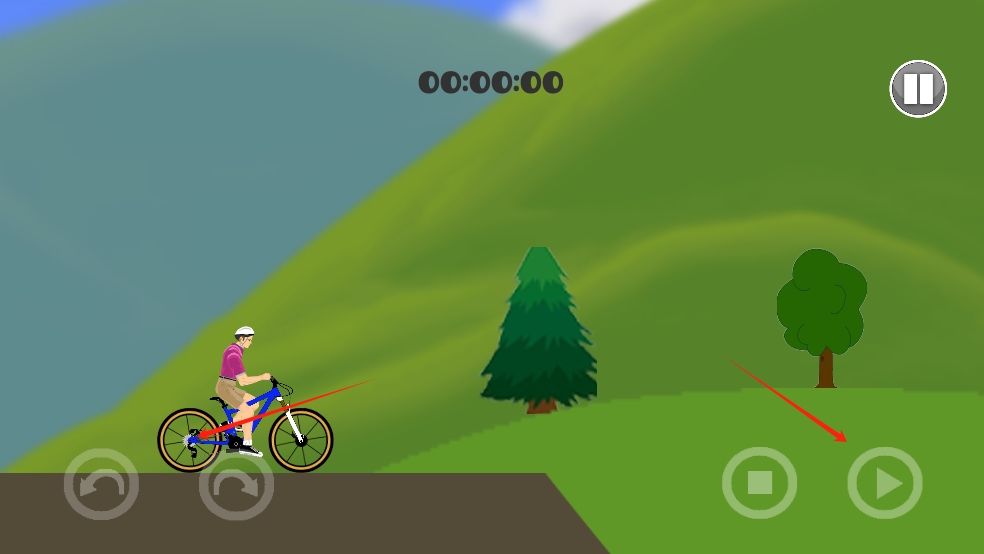Tap the lean-back counterclockwise arrow button
Screen dimensions: 984x554
101,485
